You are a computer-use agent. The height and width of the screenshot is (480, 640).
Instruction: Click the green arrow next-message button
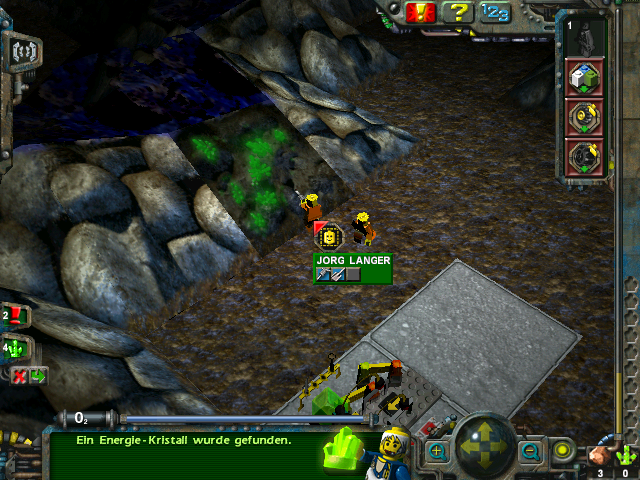[x=38, y=376]
